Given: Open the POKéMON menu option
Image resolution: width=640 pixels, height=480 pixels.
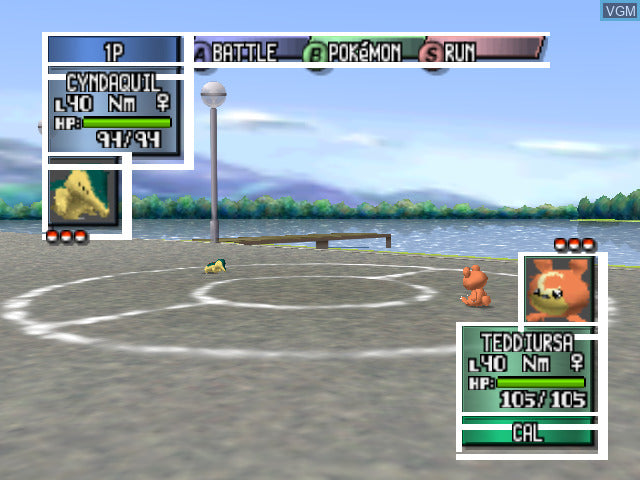Looking at the screenshot, I should click(362, 52).
